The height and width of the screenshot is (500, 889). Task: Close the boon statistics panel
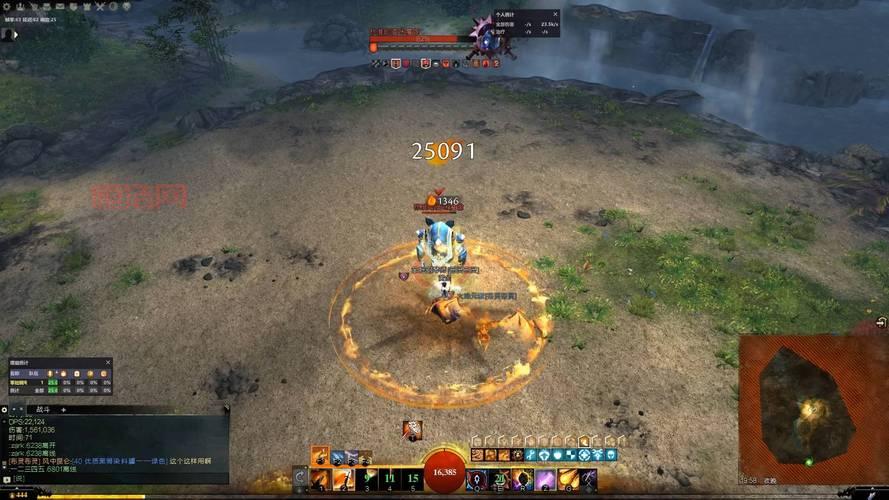point(109,362)
